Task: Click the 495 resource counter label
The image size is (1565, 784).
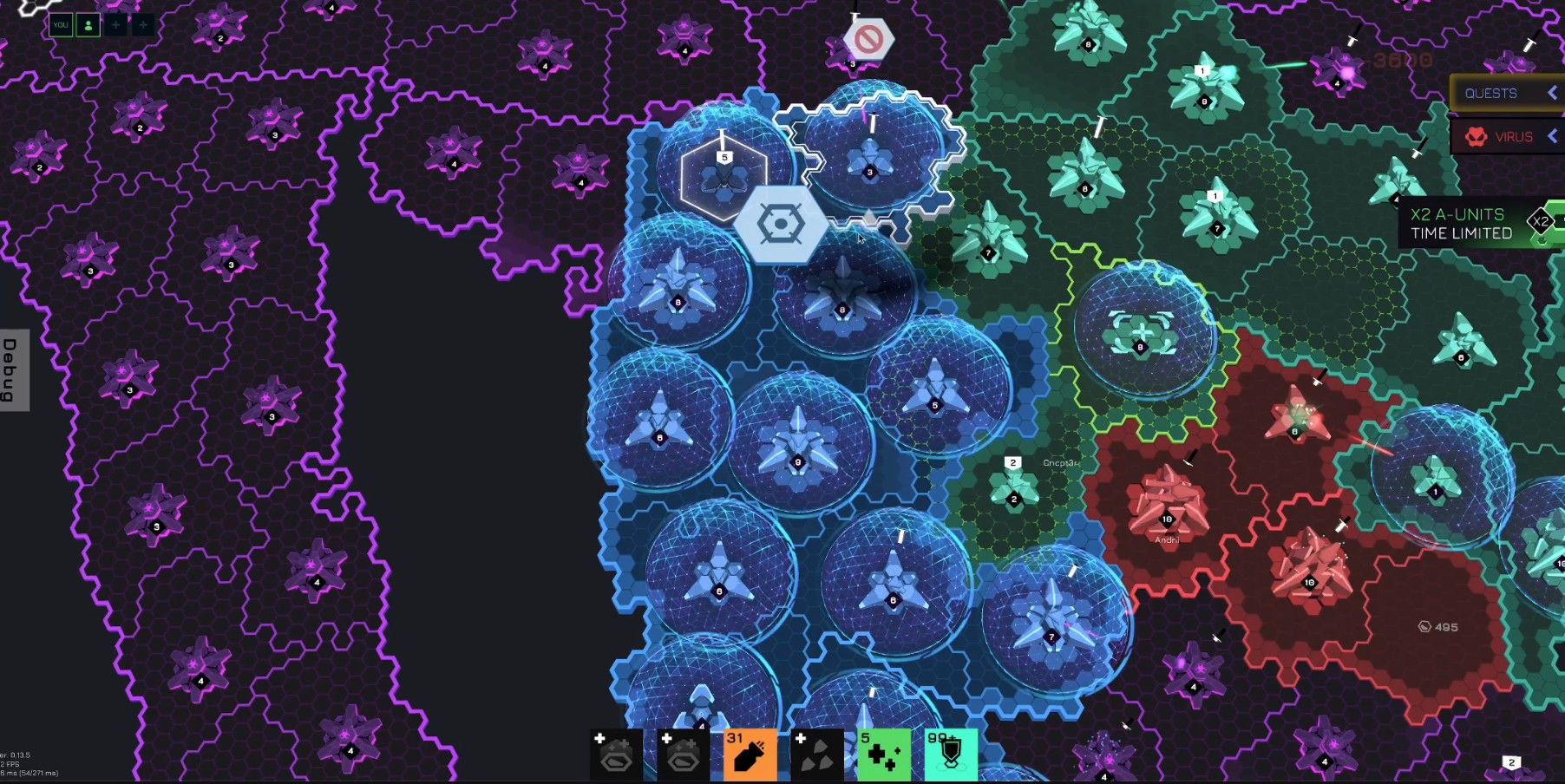Action: pos(1440,625)
